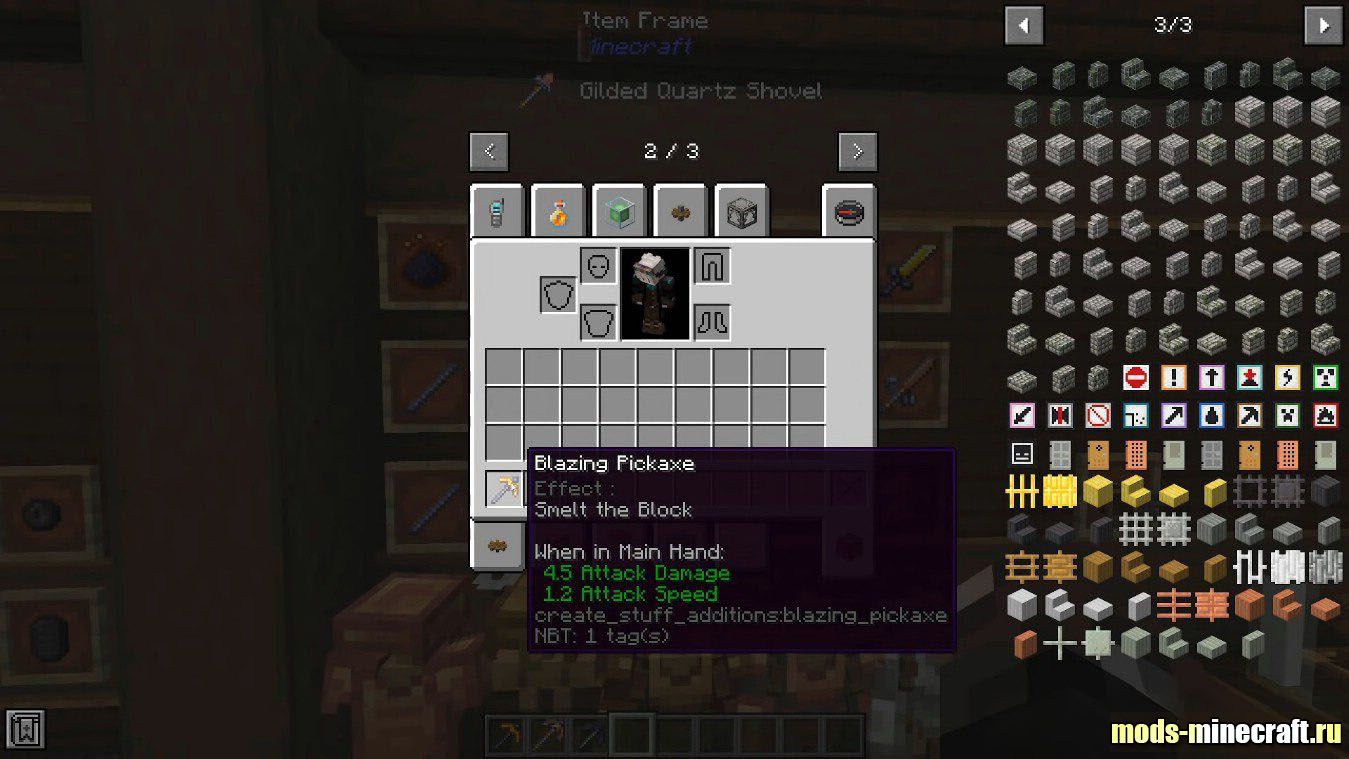Go to previous creative tab page
1349x759 pixels.
[489, 152]
